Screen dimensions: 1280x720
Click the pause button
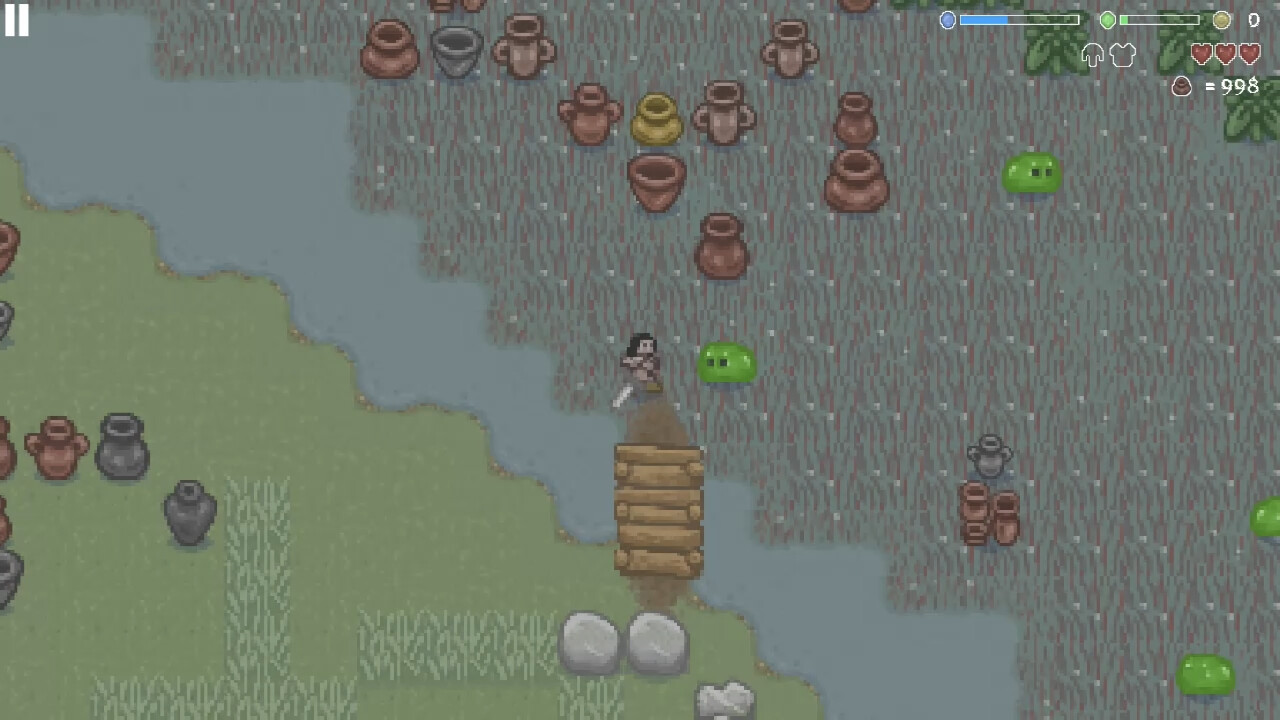[18, 21]
